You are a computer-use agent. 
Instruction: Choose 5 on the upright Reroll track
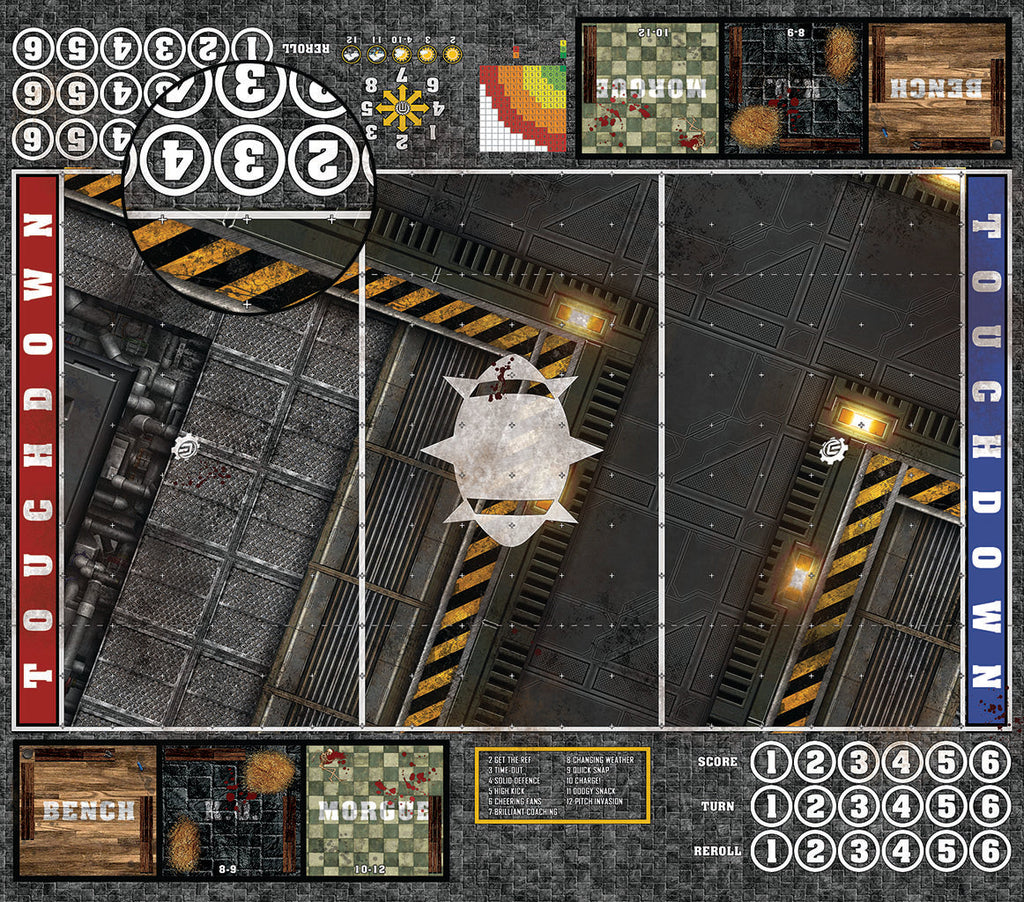[x=946, y=851]
